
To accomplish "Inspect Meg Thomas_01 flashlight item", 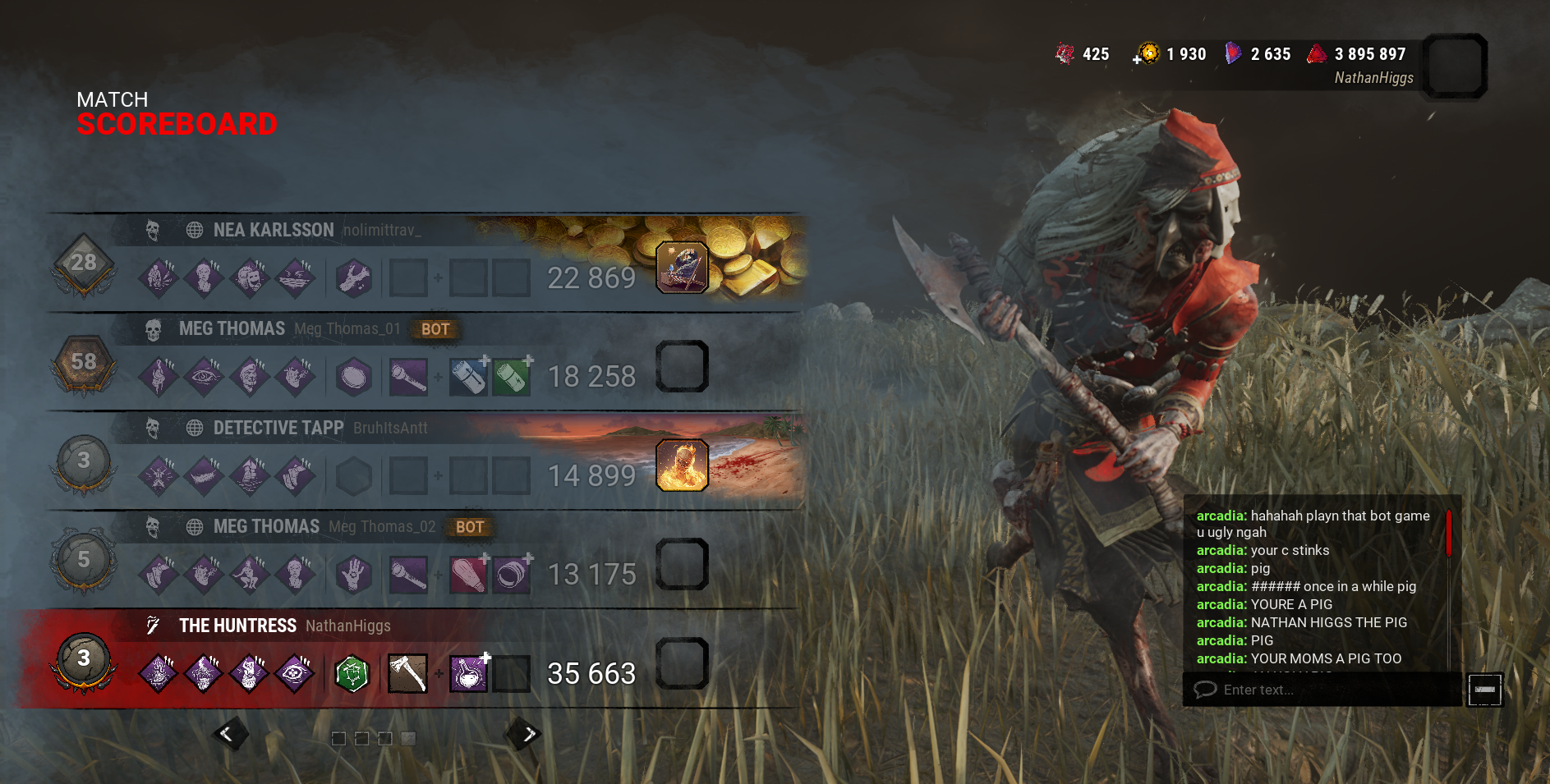I will [407, 377].
